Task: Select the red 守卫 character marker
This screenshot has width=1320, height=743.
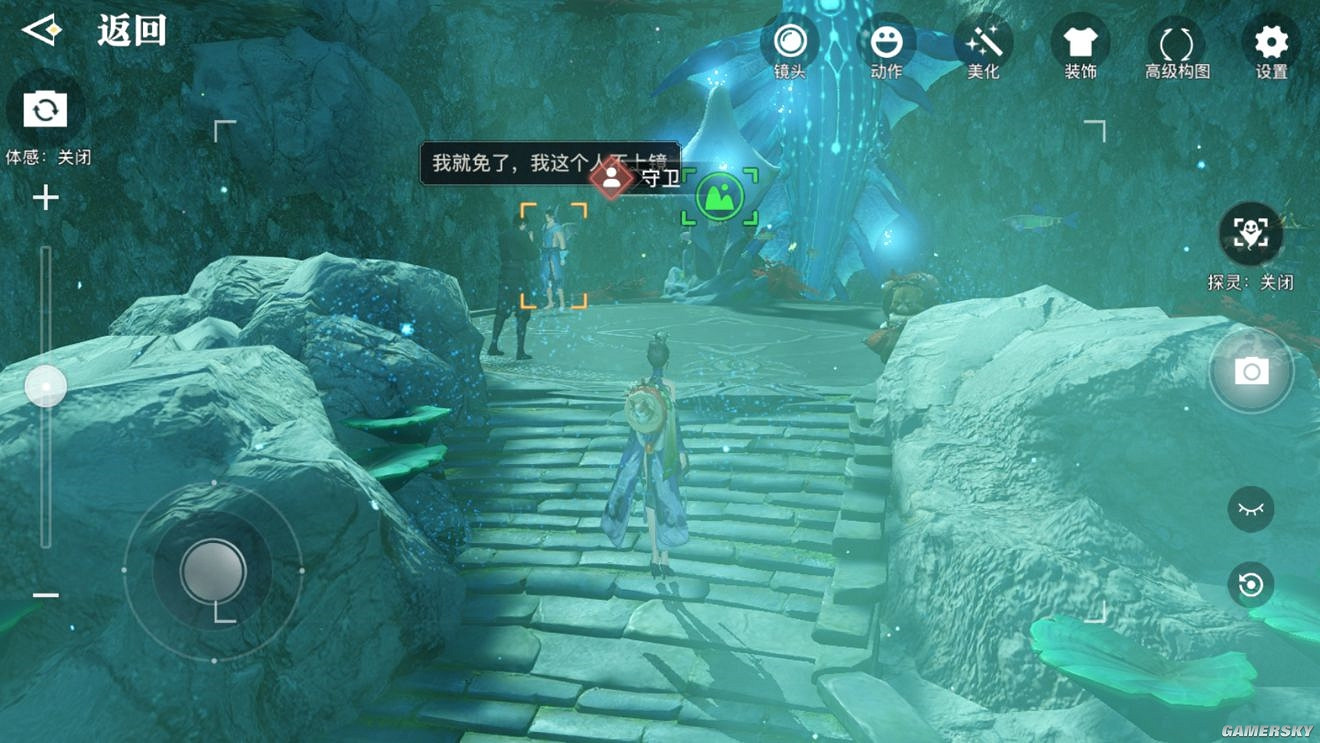Action: pyautogui.click(x=611, y=179)
